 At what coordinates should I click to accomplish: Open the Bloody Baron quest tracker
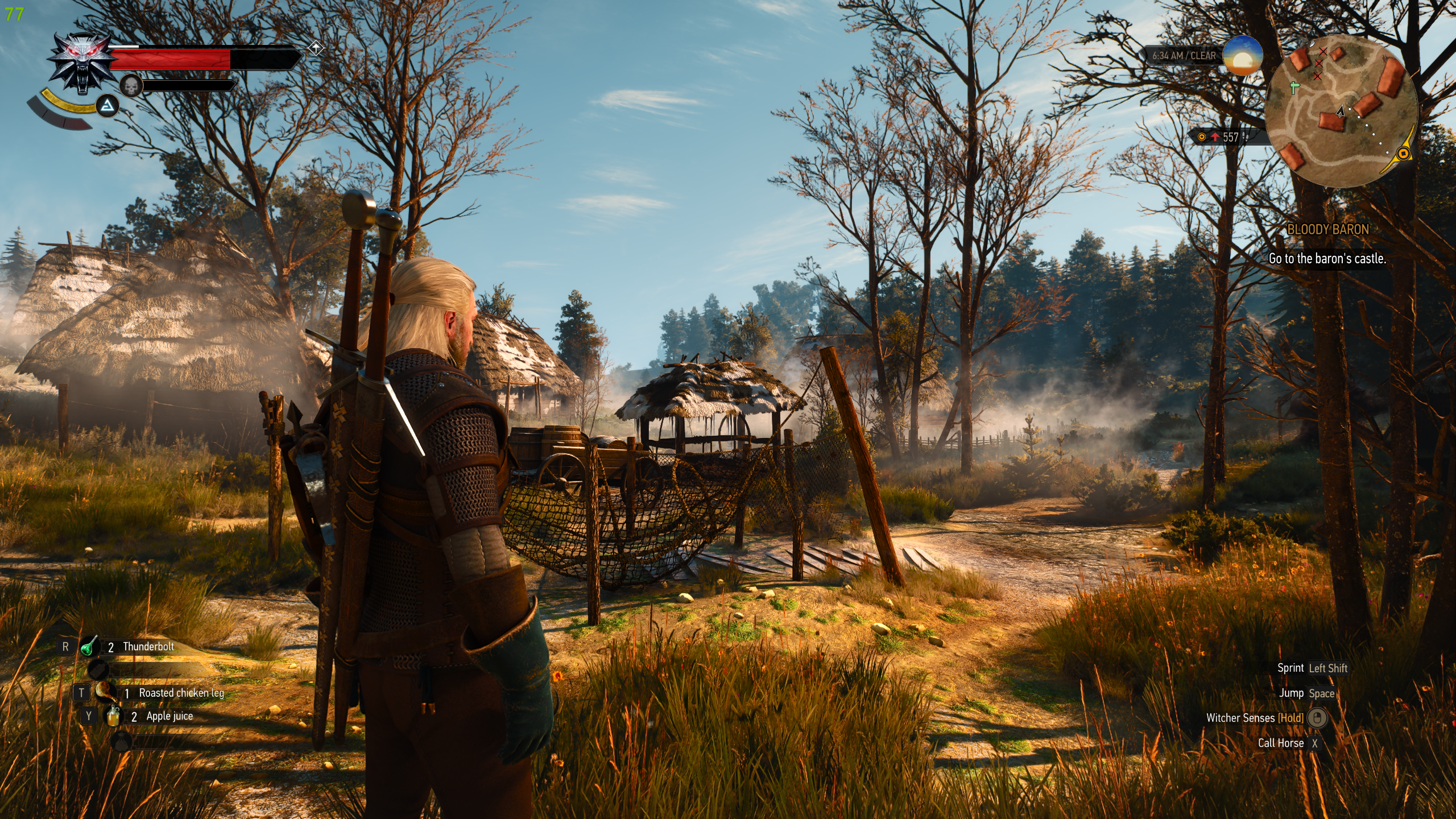1327,230
